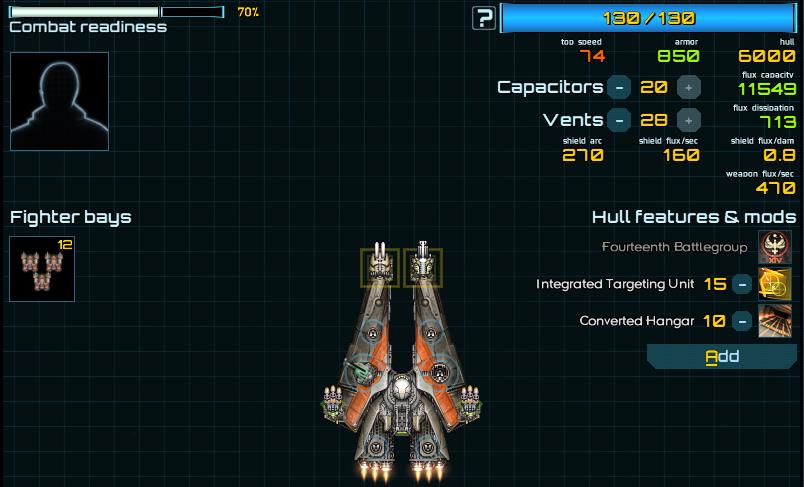Reduce Vents using the minus button
Screen dimensions: 804x487
[619, 120]
